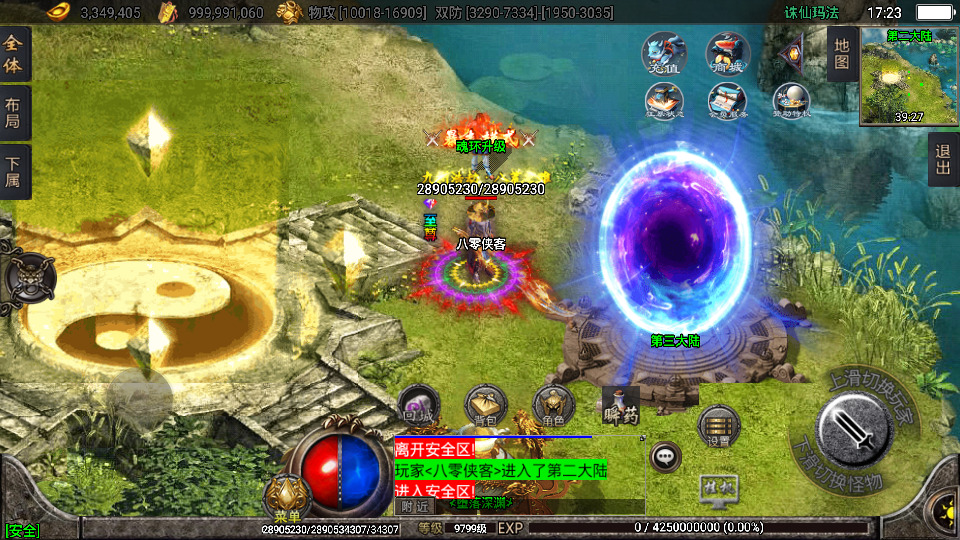Open the 地图 map button

pos(842,54)
